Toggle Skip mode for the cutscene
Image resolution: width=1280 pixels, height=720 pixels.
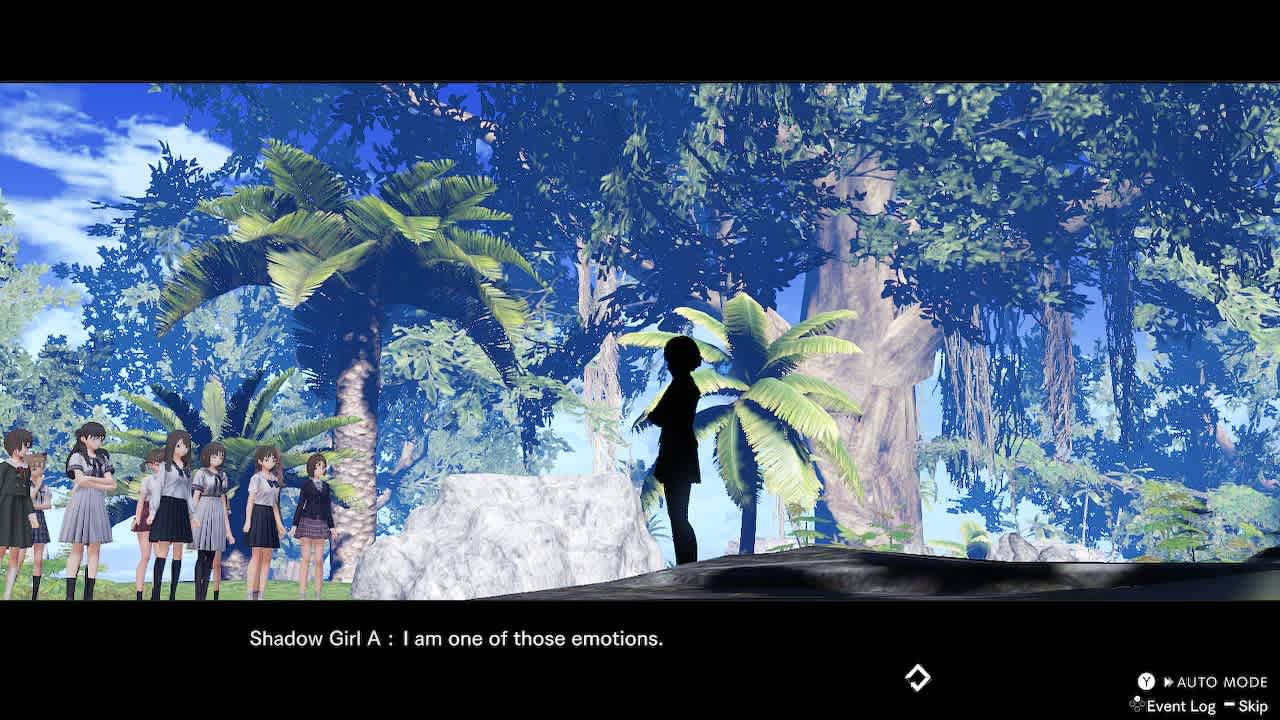tap(1253, 705)
